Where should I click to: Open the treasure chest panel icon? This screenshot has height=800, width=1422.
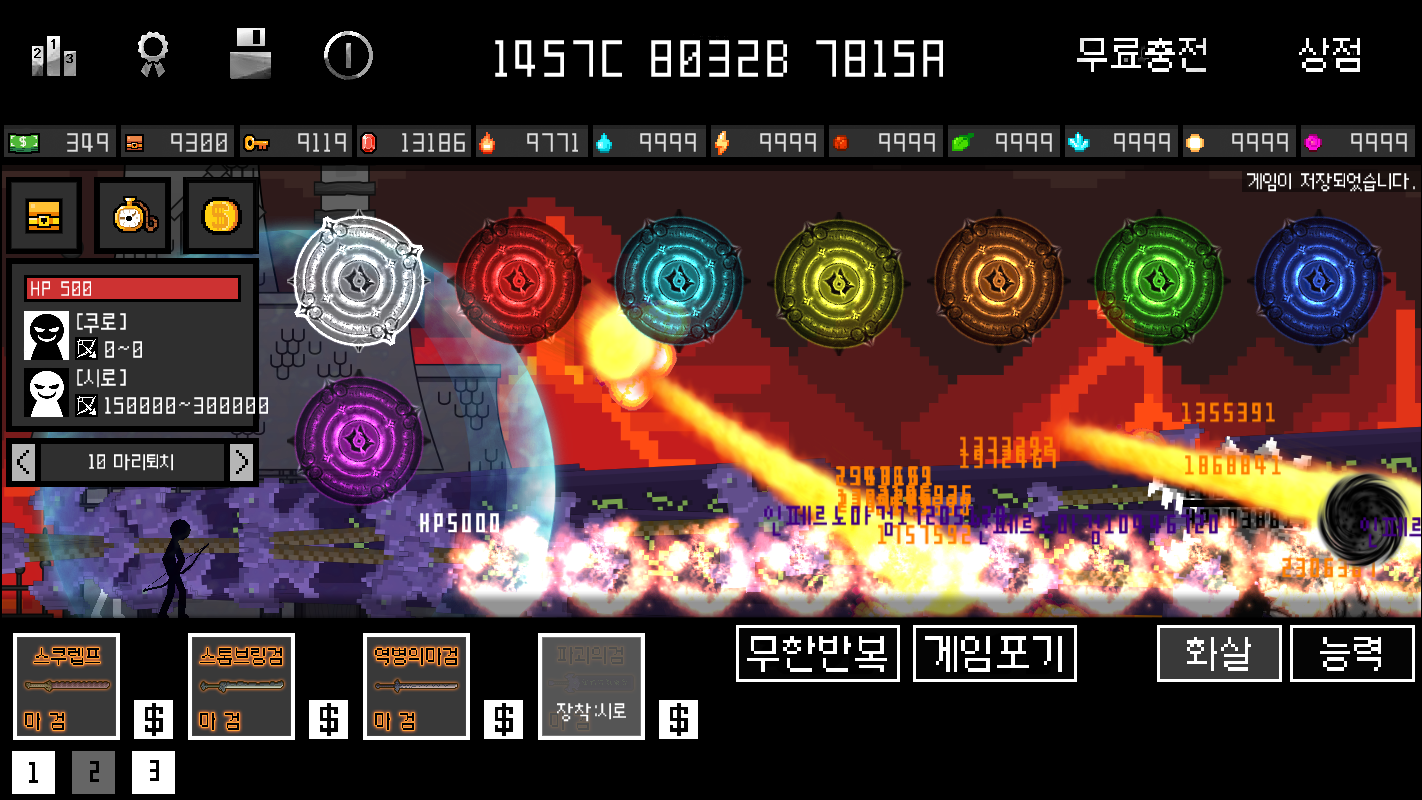pos(44,215)
